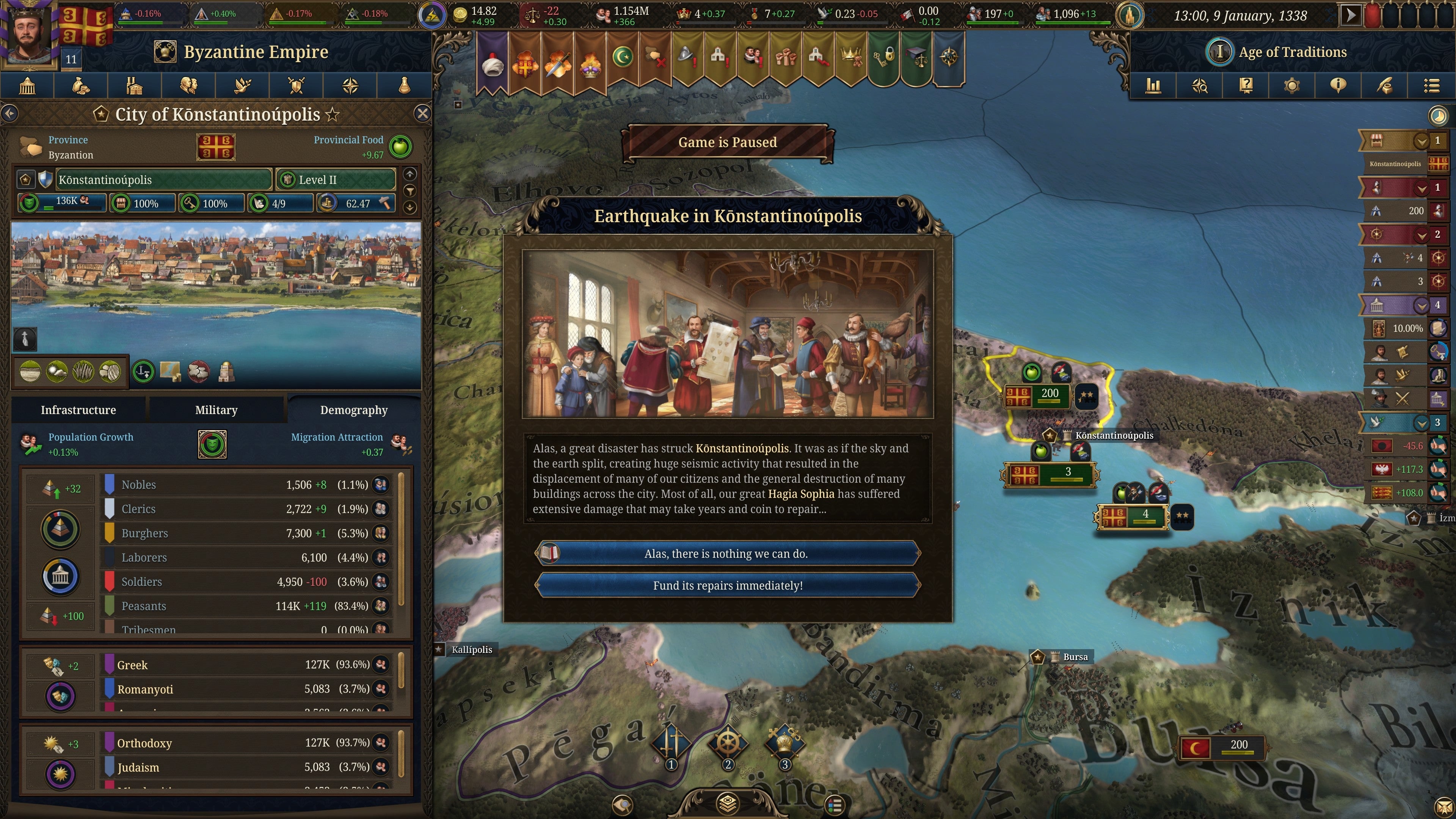The width and height of the screenshot is (1456, 819).
Task: Choose 'Fund its repairs immediately!'
Action: point(728,585)
